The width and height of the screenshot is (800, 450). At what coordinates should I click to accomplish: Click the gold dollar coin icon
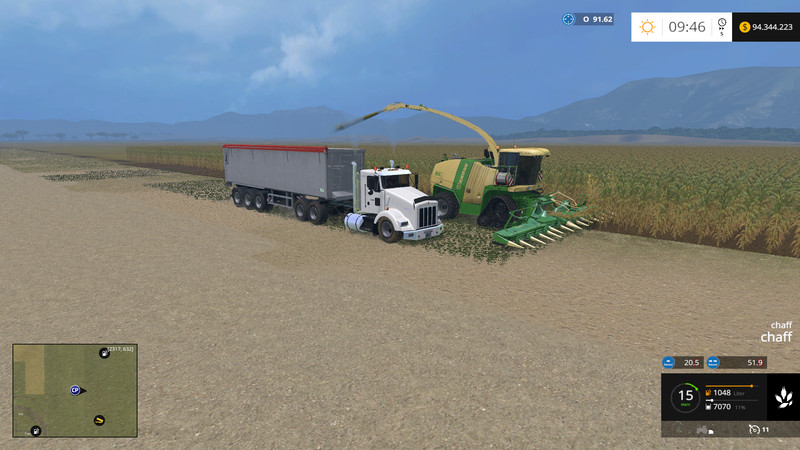[745, 27]
